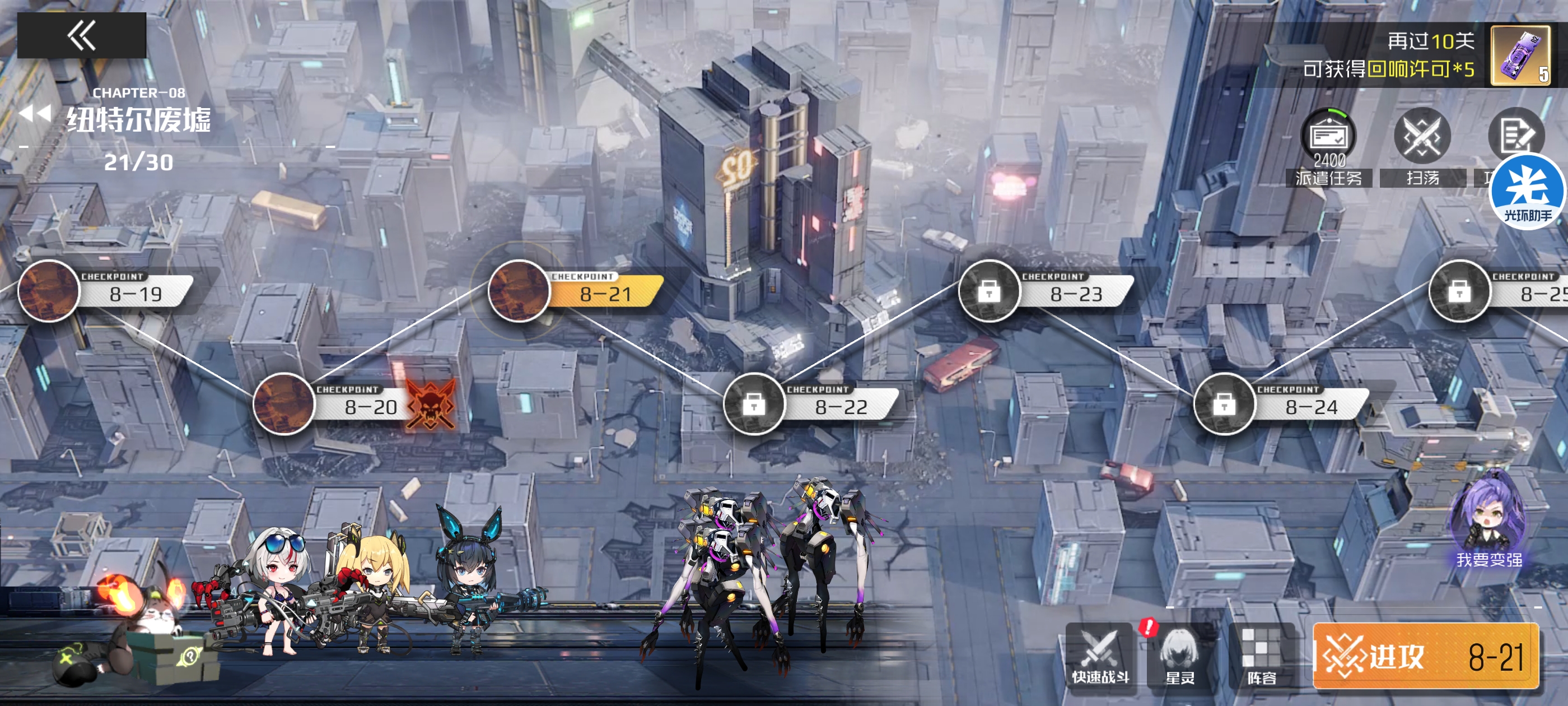Tap locked checkpoint 8-25
Screen dimensions: 1568x706
[x=1459, y=291]
